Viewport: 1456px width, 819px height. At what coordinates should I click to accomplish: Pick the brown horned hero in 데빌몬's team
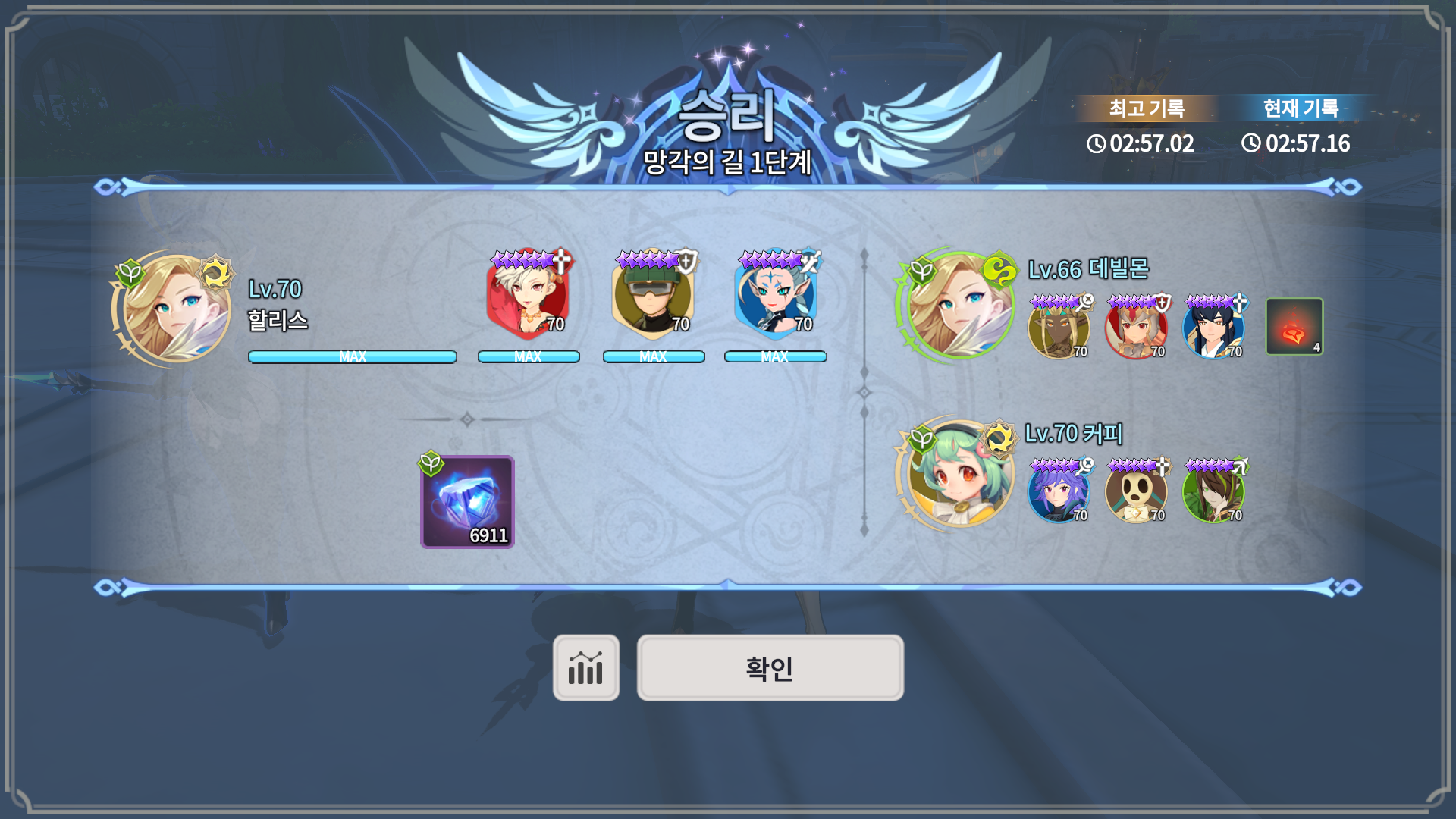pyautogui.click(x=1059, y=328)
